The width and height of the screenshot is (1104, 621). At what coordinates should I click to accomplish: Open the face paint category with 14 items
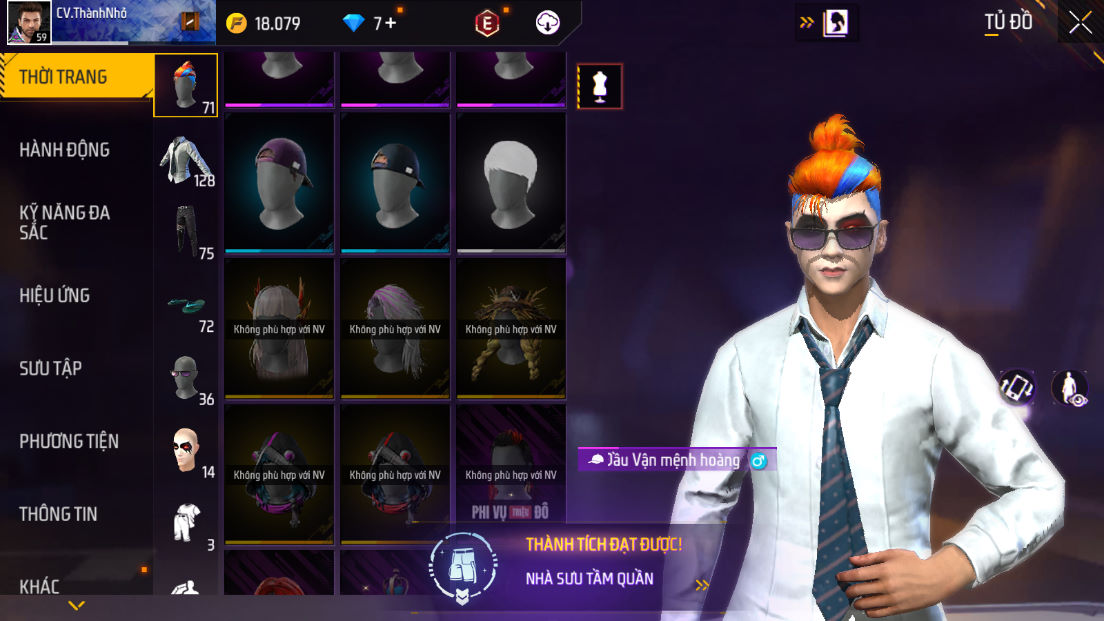pos(186,452)
